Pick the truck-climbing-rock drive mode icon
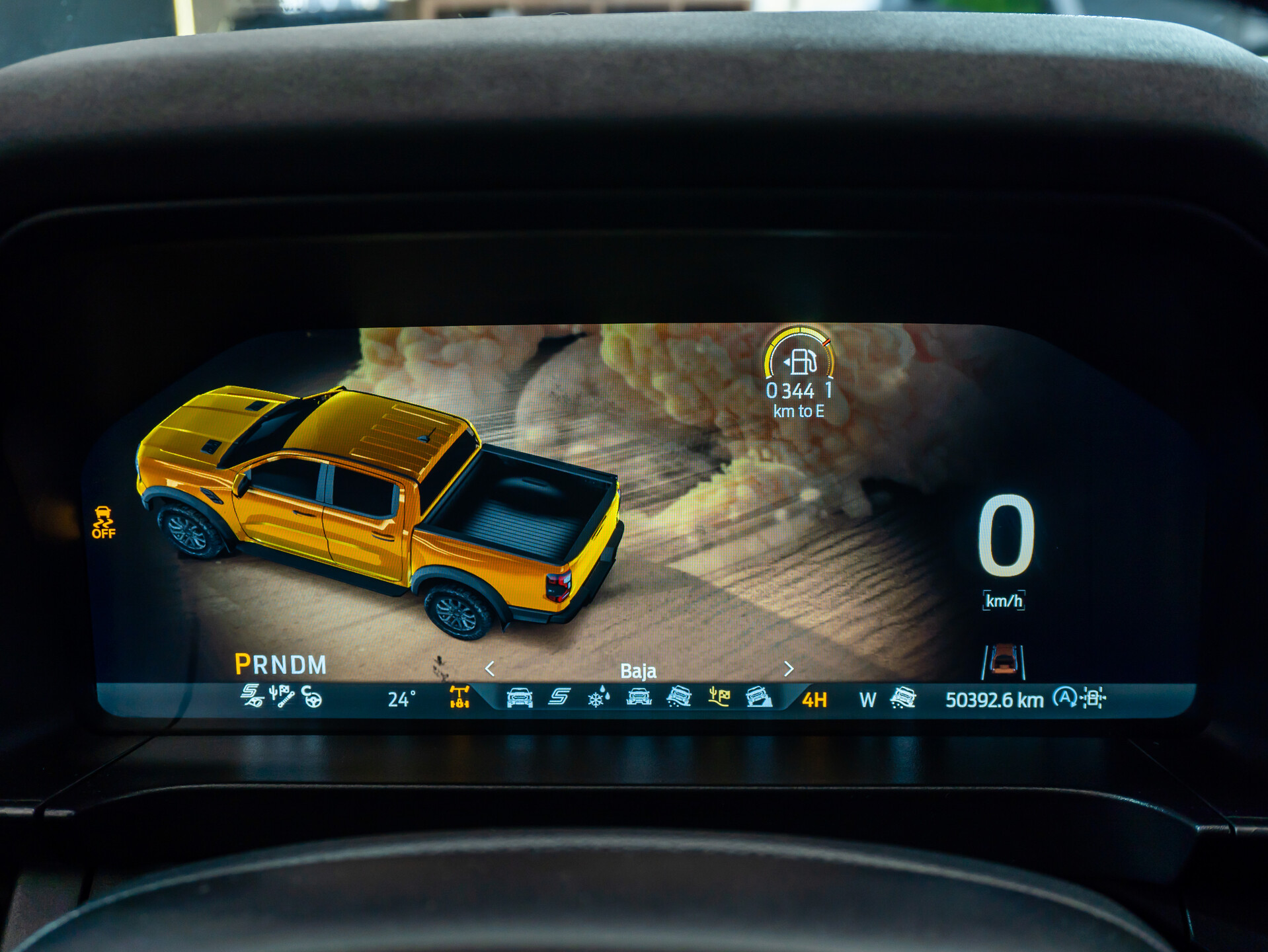Image resolution: width=1268 pixels, height=952 pixels. [x=758, y=697]
